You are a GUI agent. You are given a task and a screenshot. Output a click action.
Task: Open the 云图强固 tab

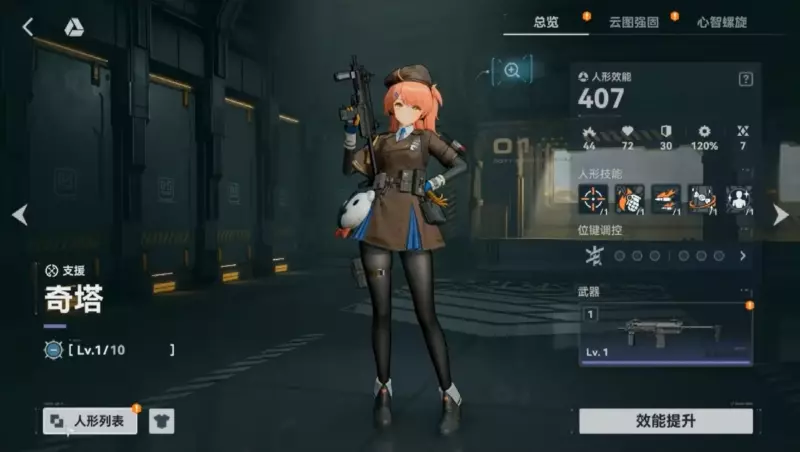tap(635, 21)
